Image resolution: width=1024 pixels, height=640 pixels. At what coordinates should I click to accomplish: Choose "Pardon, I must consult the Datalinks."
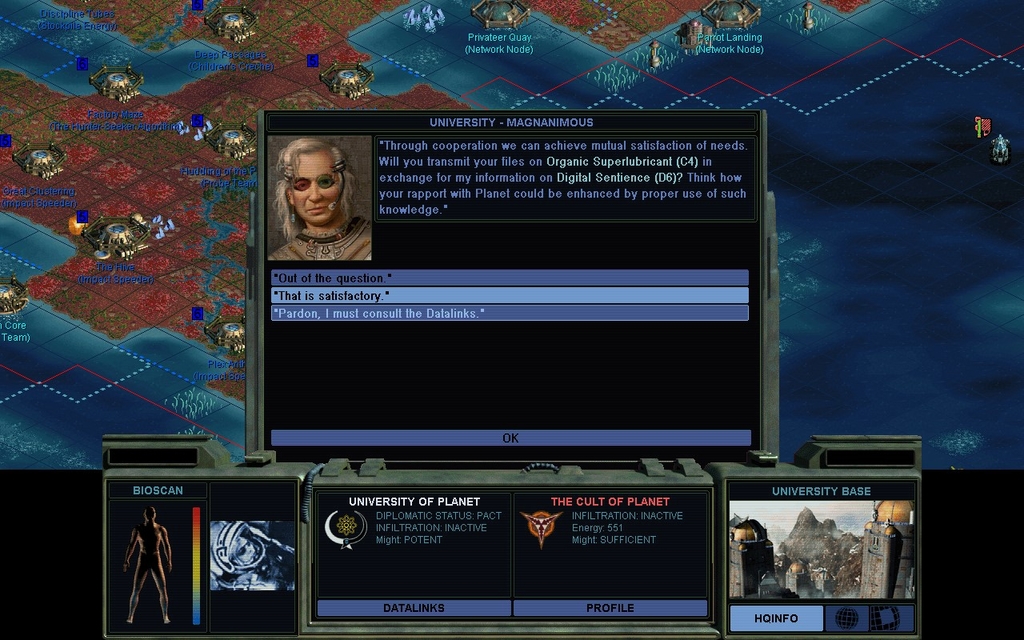(509, 314)
